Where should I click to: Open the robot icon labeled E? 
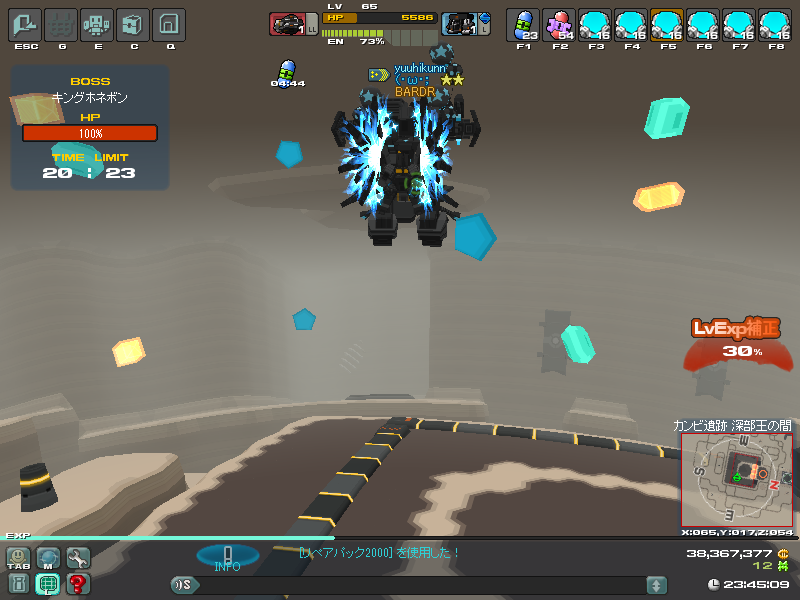point(97,23)
